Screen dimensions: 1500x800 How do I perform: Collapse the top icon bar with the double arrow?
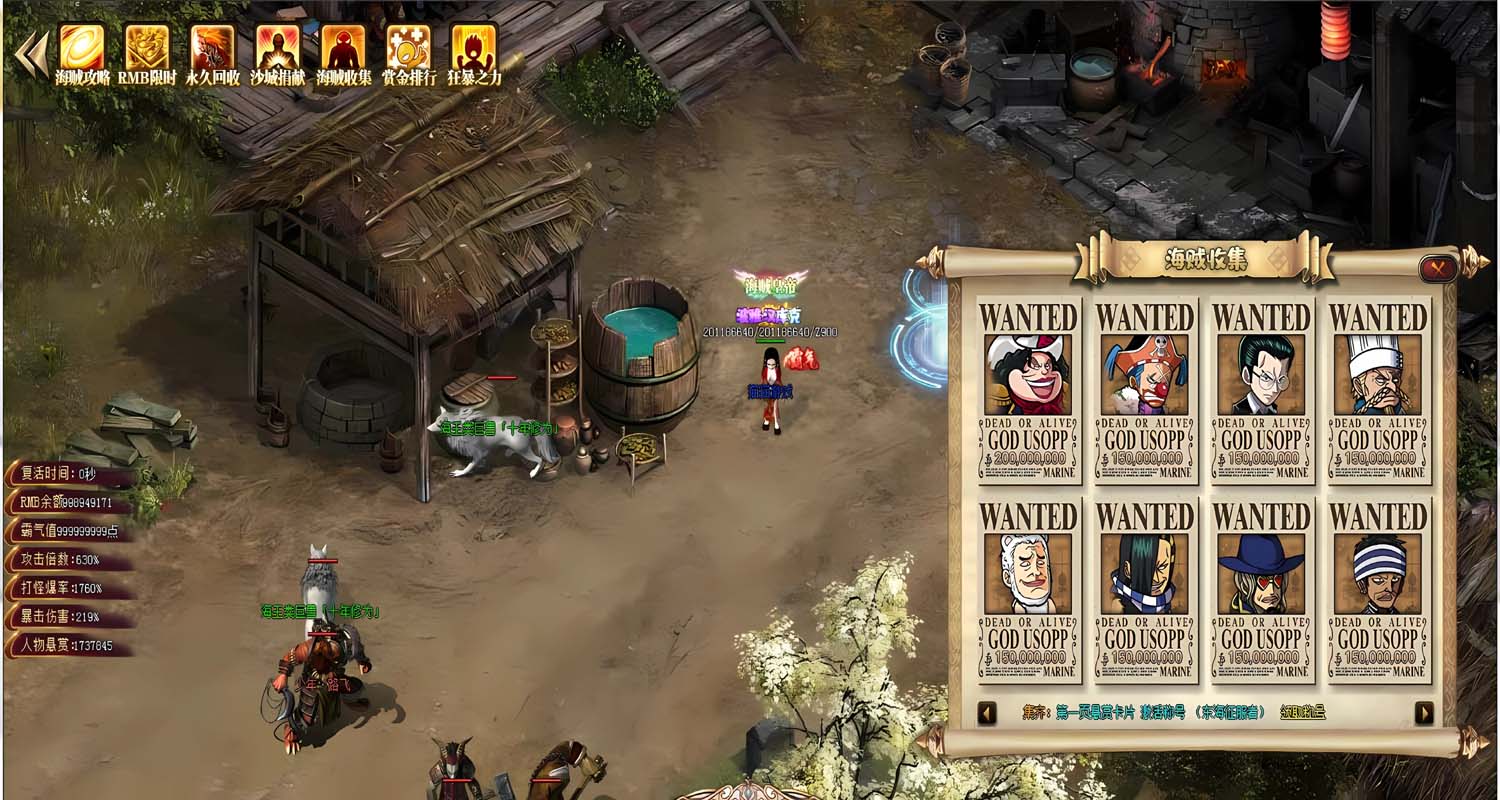click(32, 55)
